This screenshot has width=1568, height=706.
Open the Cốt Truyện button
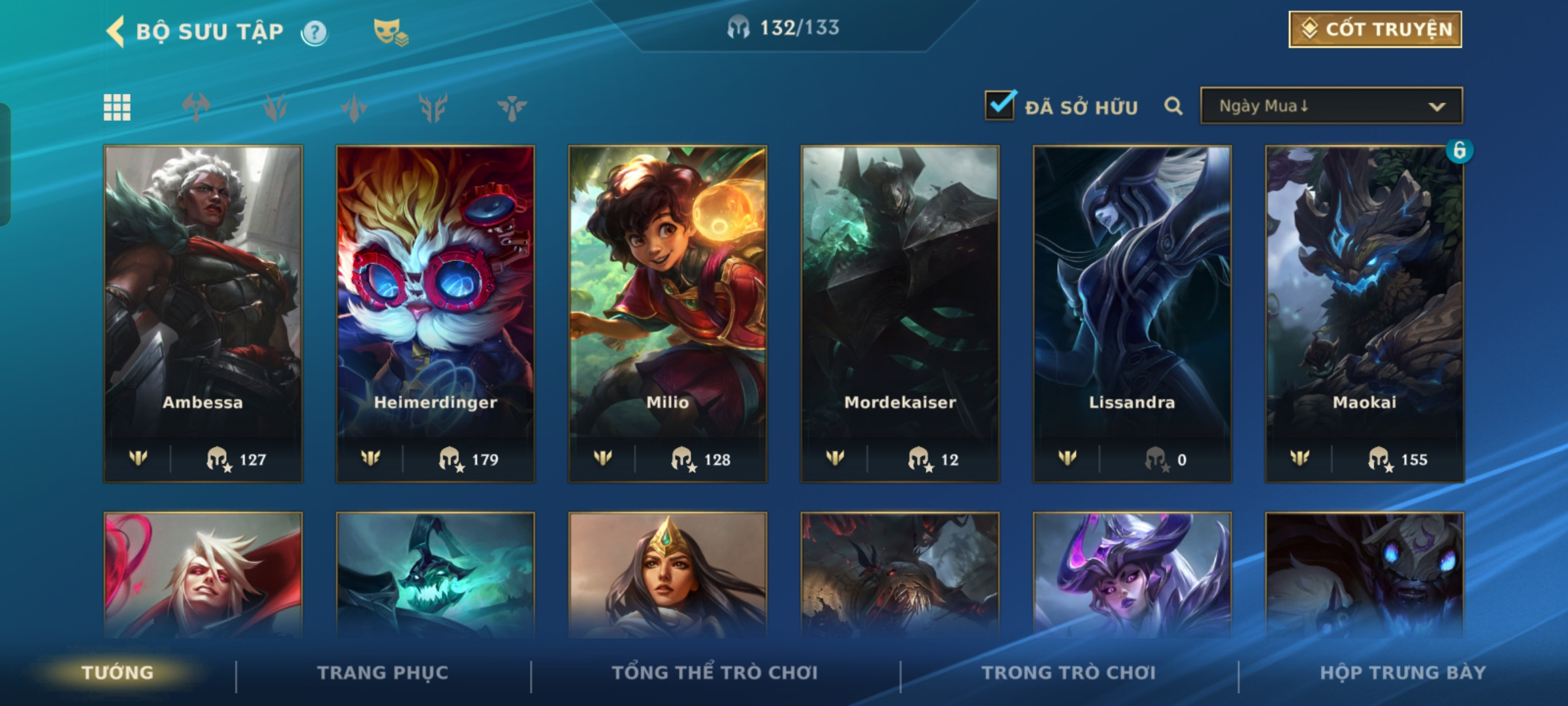pyautogui.click(x=1375, y=29)
